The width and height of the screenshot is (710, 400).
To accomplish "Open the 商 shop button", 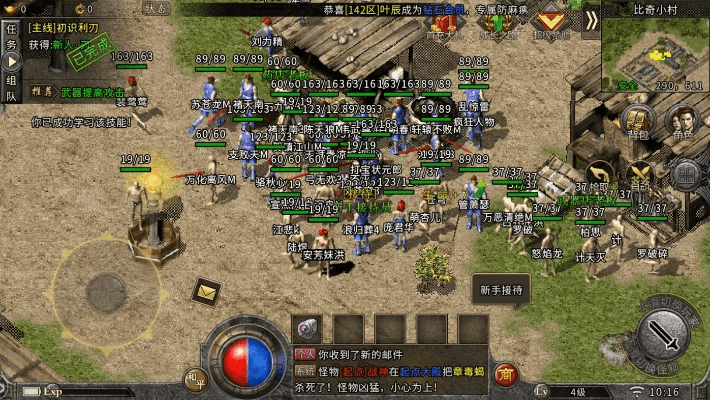I will coord(506,374).
